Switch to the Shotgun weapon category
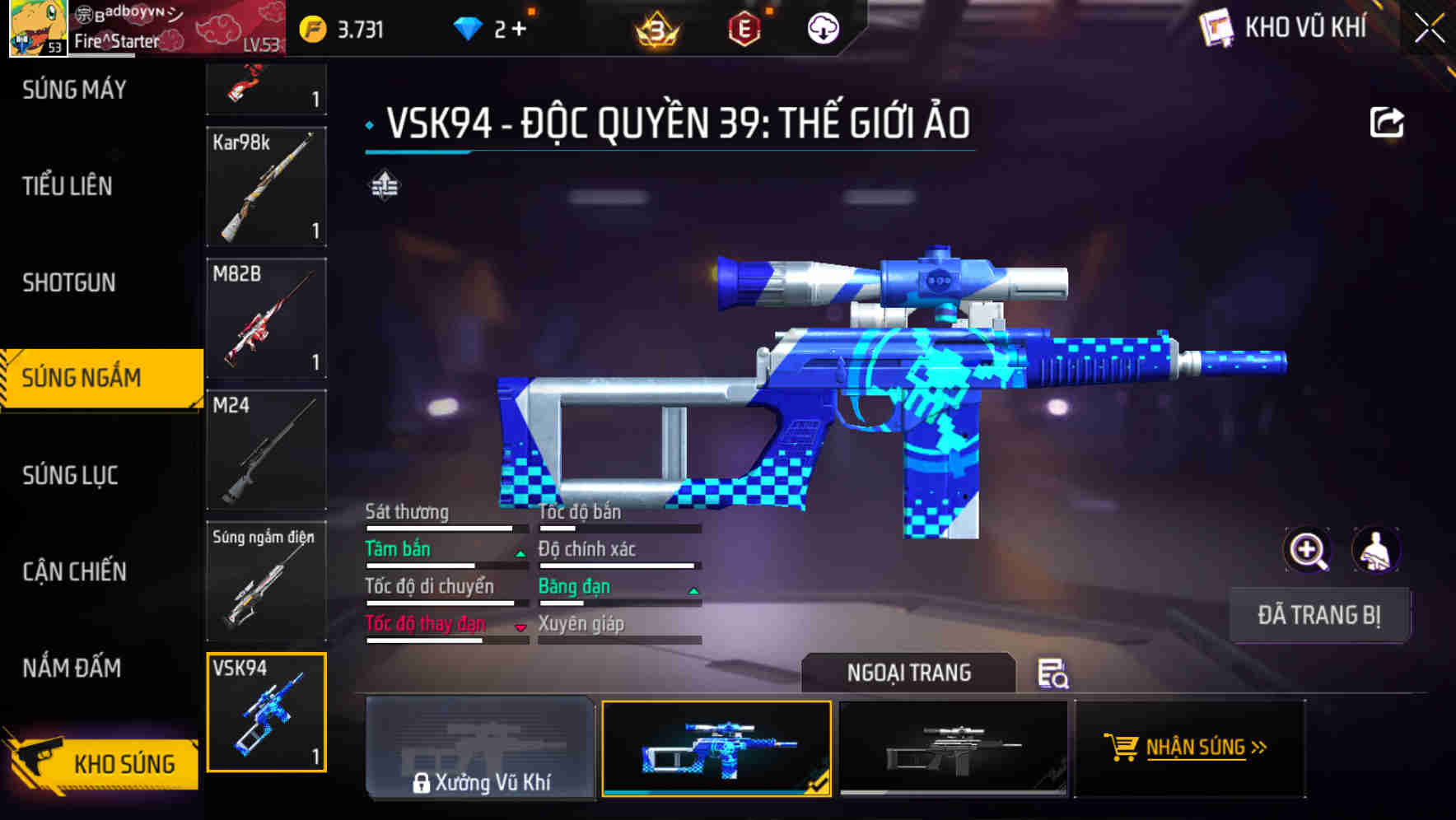The width and height of the screenshot is (1456, 820). 70,282
